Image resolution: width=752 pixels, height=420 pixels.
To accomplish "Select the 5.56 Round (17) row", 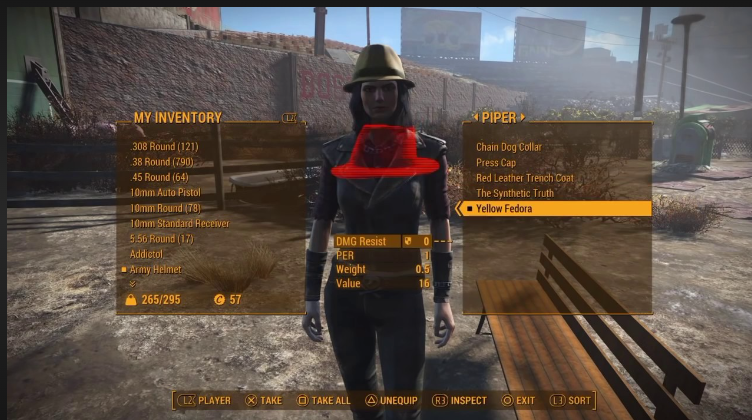I will [164, 238].
